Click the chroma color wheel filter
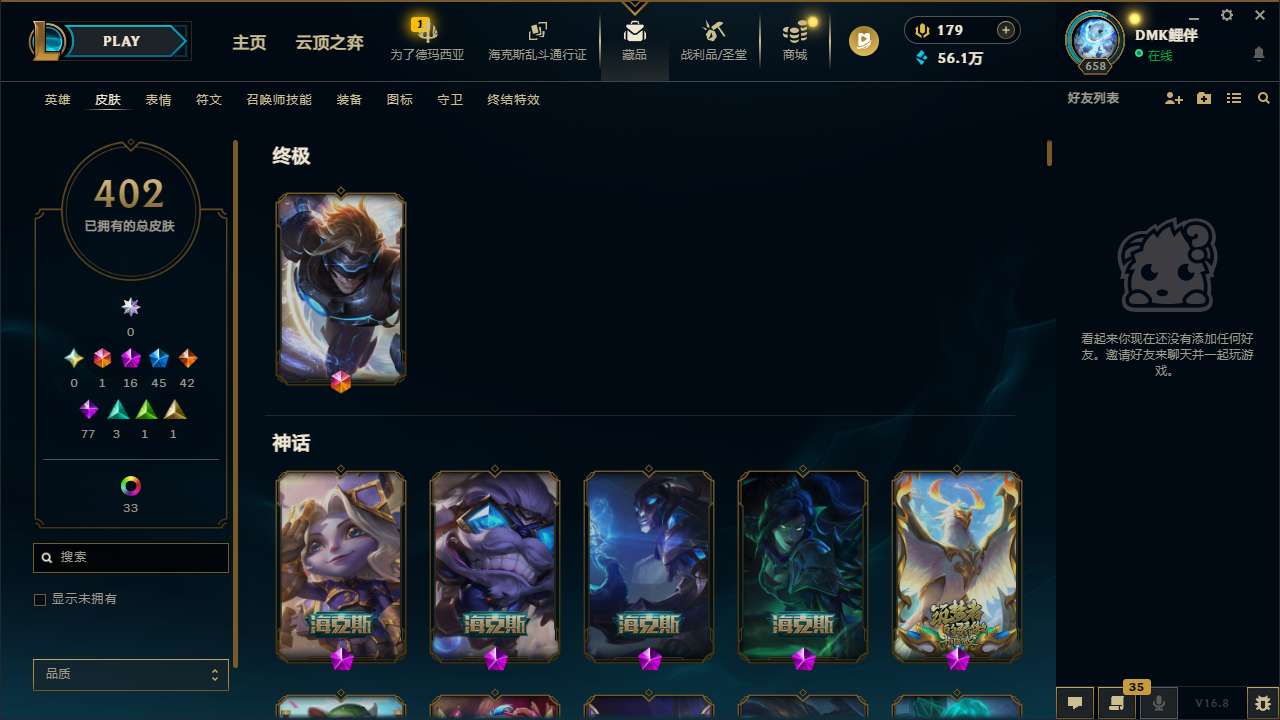 tap(130, 485)
